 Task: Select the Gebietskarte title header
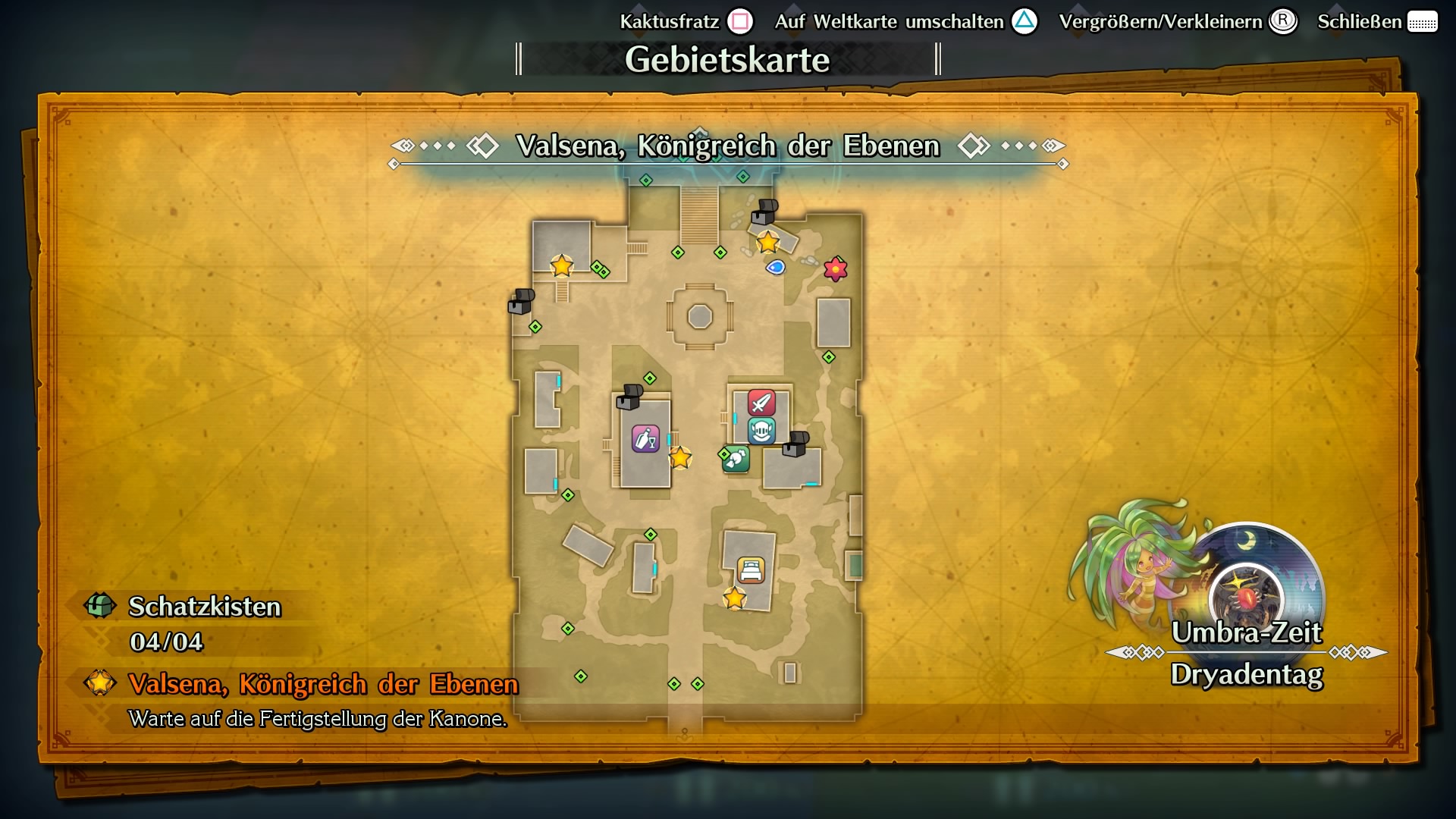tap(730, 57)
